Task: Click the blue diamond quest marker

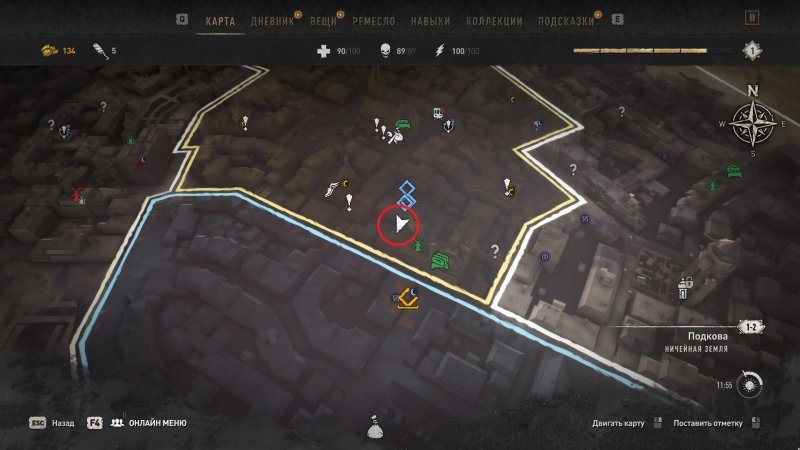Action: tap(407, 190)
